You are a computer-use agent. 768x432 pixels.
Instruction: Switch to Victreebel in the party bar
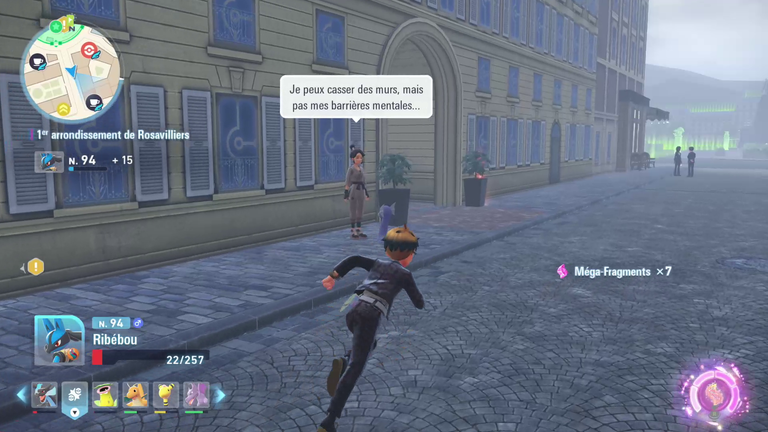click(x=105, y=395)
